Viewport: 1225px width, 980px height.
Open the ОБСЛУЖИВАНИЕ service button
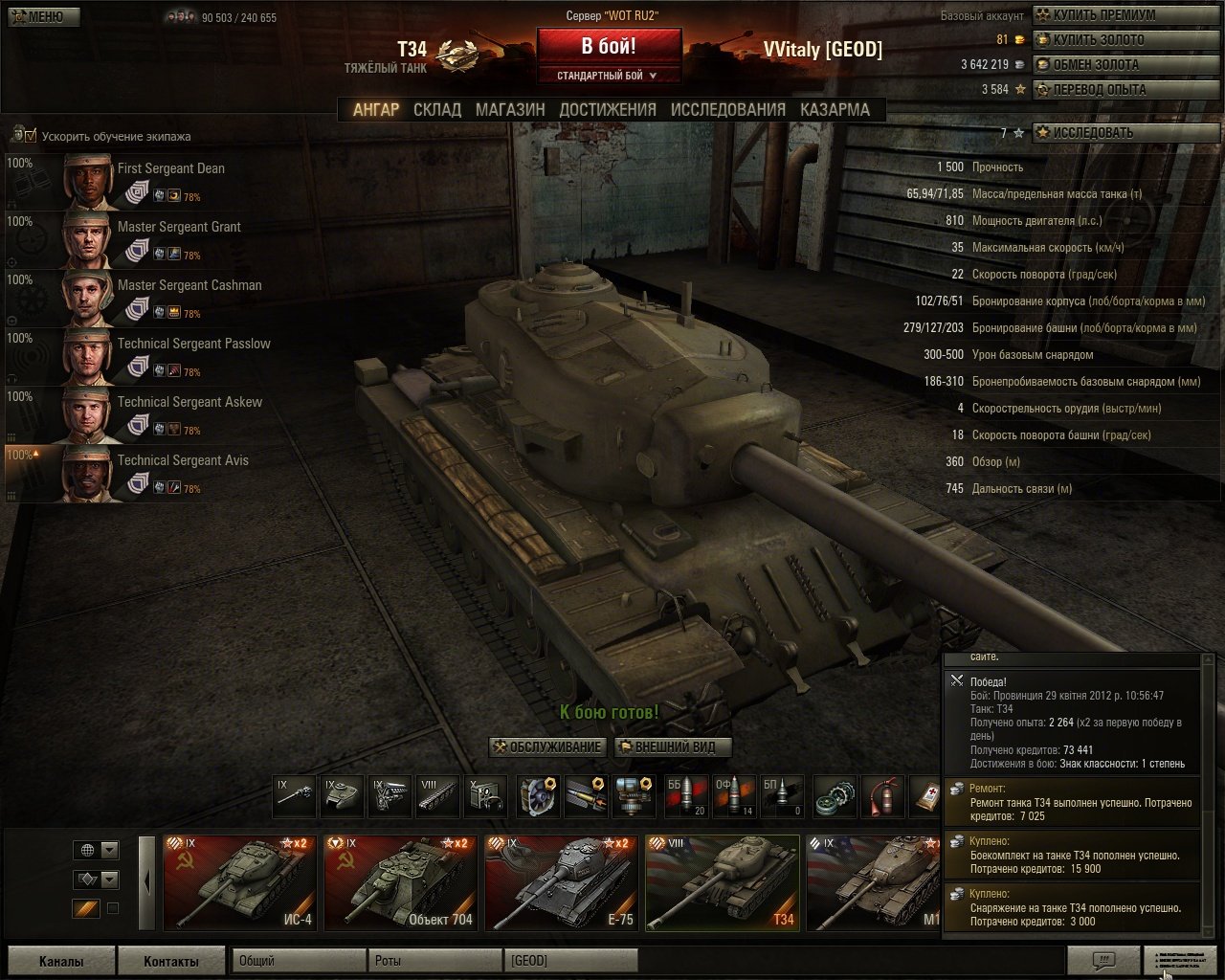click(547, 746)
